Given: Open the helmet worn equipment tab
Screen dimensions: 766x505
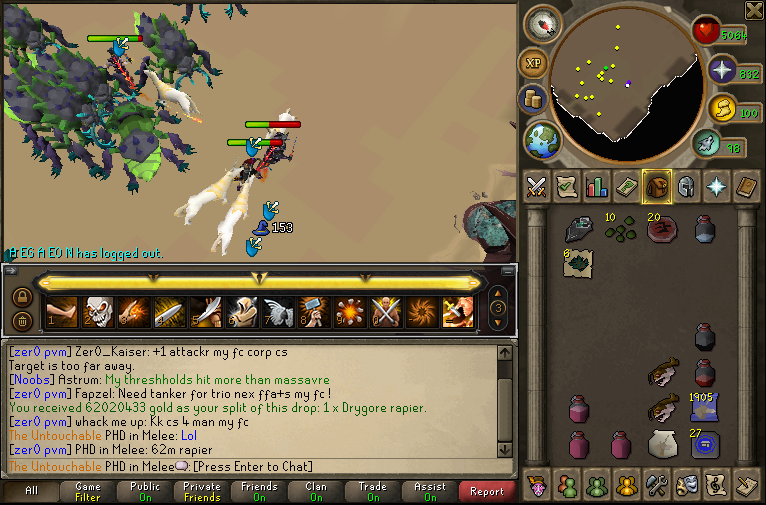Looking at the screenshot, I should point(687,187).
